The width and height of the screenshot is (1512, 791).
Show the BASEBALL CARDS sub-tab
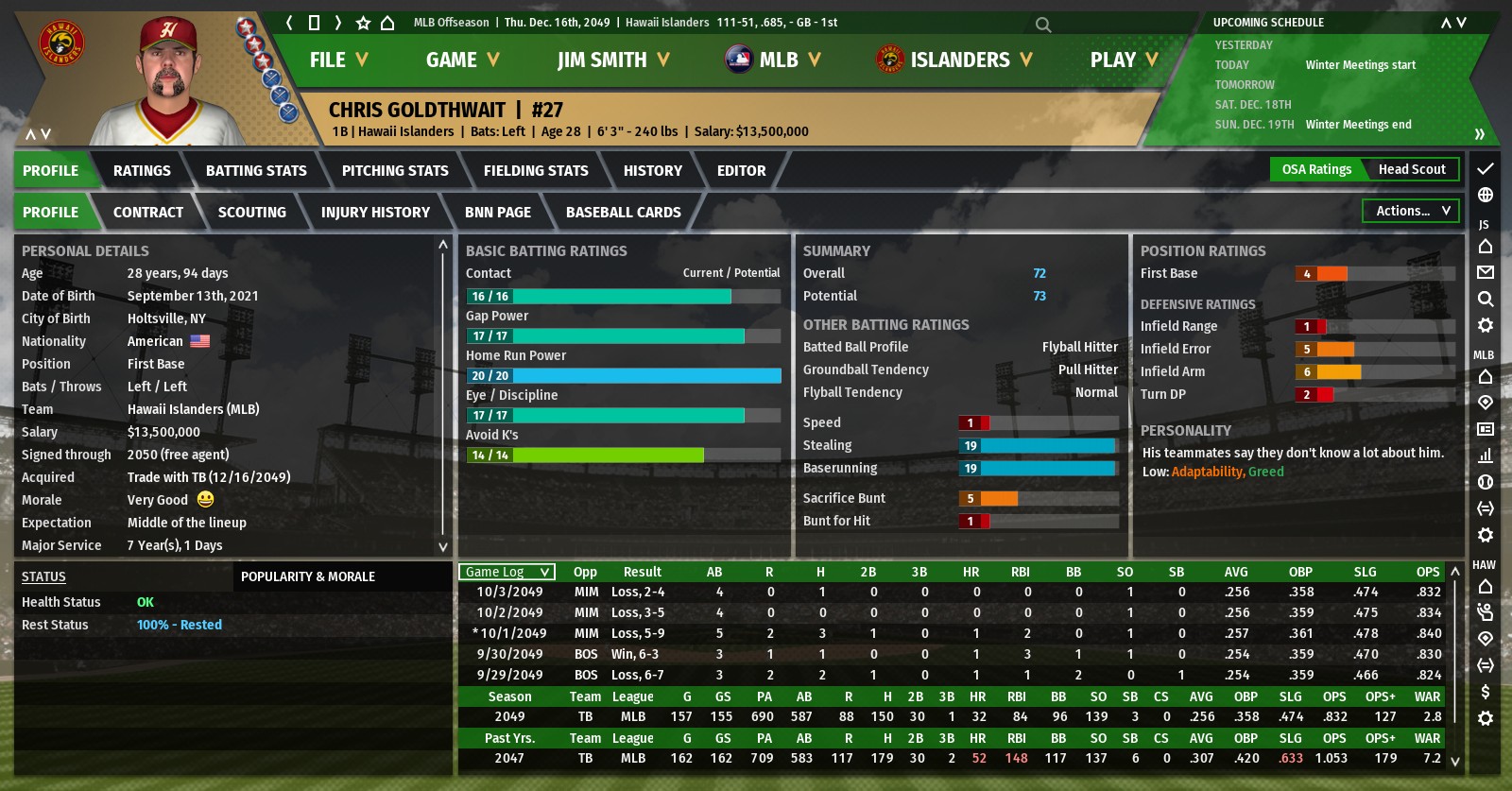(623, 213)
